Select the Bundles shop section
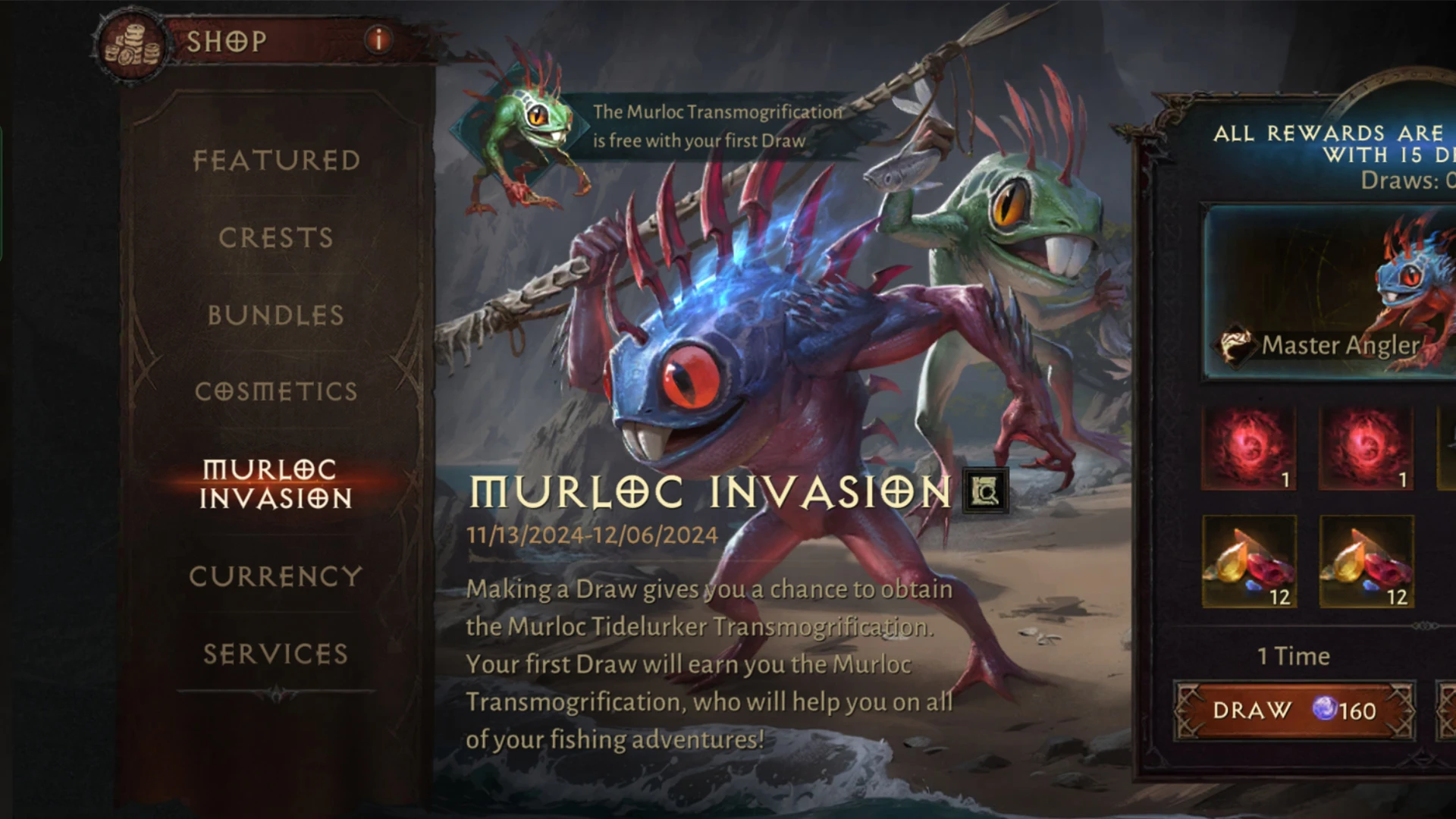This screenshot has width=1456, height=819. 276,315
